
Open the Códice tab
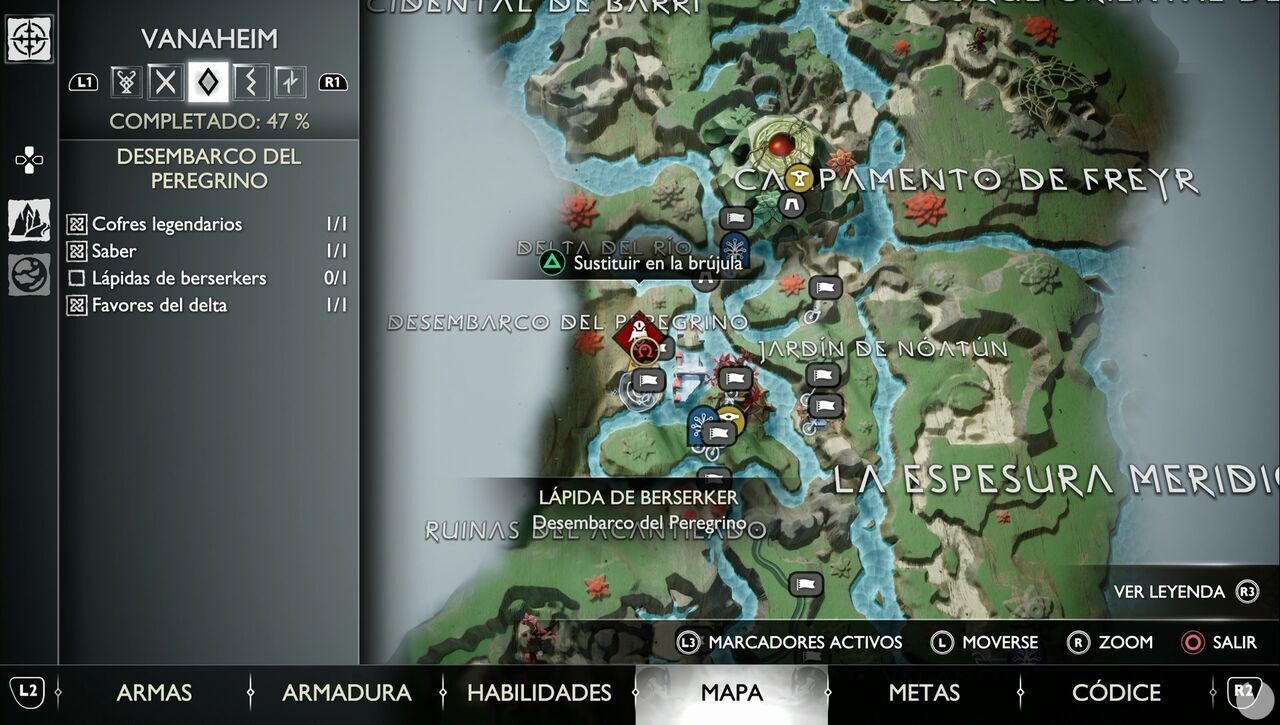tap(1116, 692)
